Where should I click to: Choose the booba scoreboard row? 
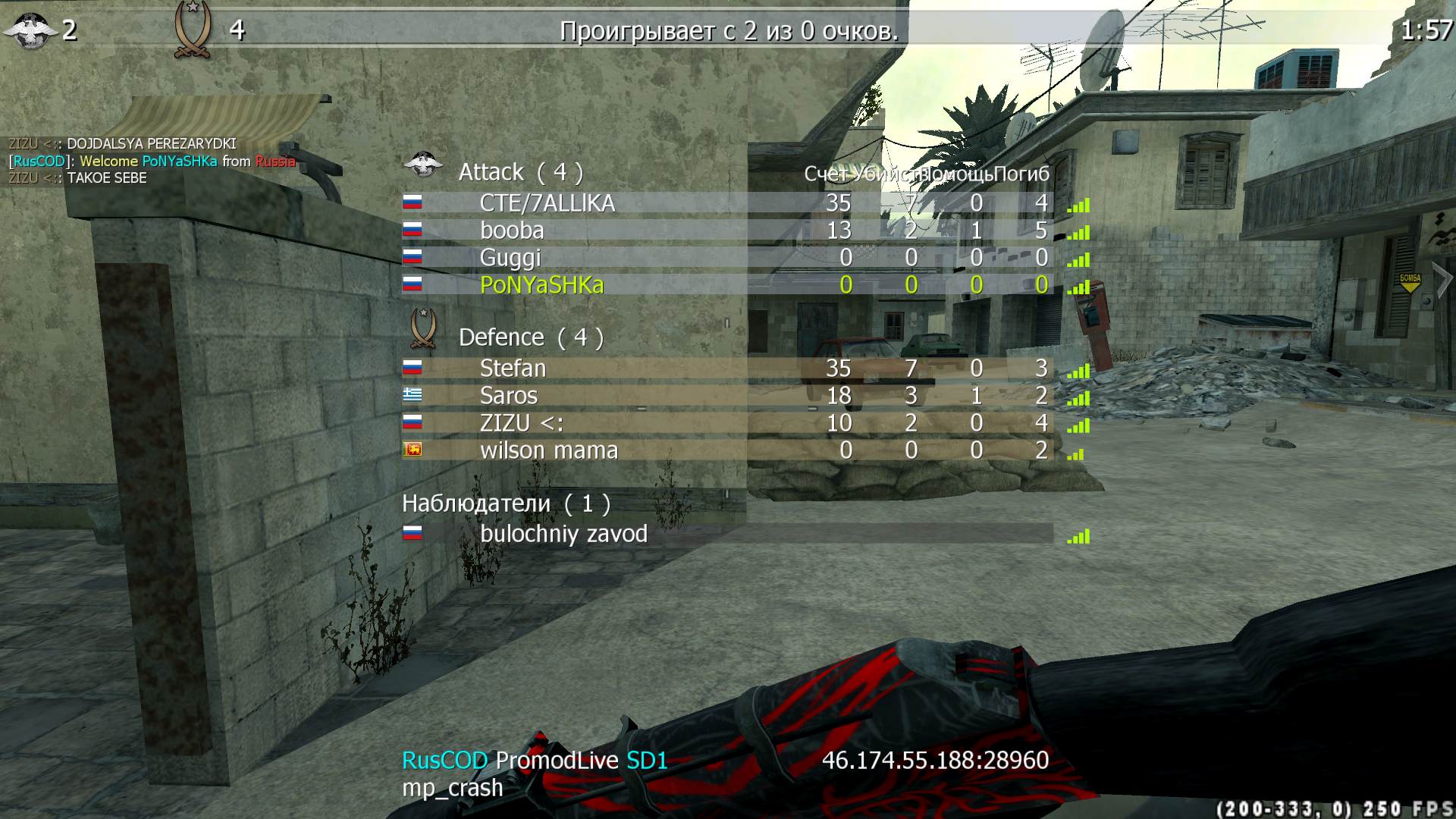tap(512, 231)
